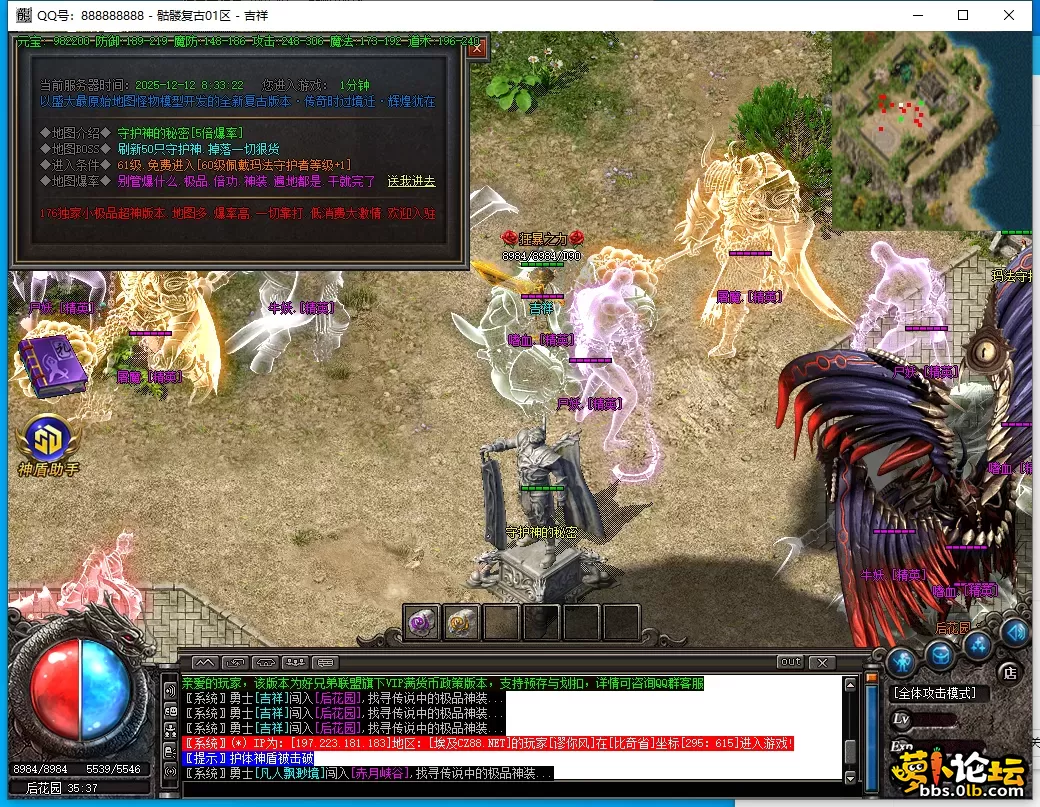Click the keyboard icon above chat
The height and width of the screenshot is (807, 1040).
325,662
